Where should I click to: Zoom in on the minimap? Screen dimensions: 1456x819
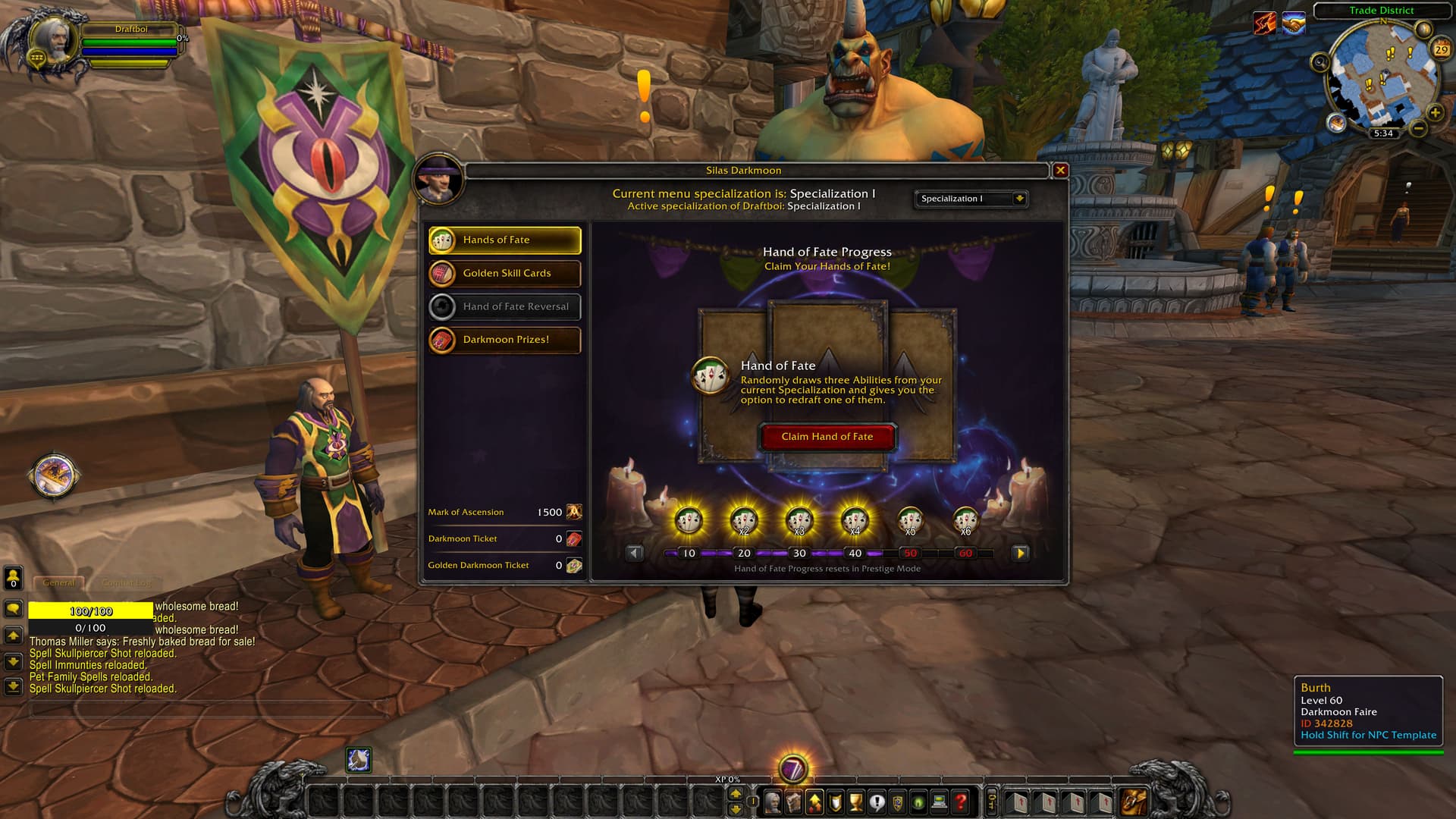[1435, 113]
